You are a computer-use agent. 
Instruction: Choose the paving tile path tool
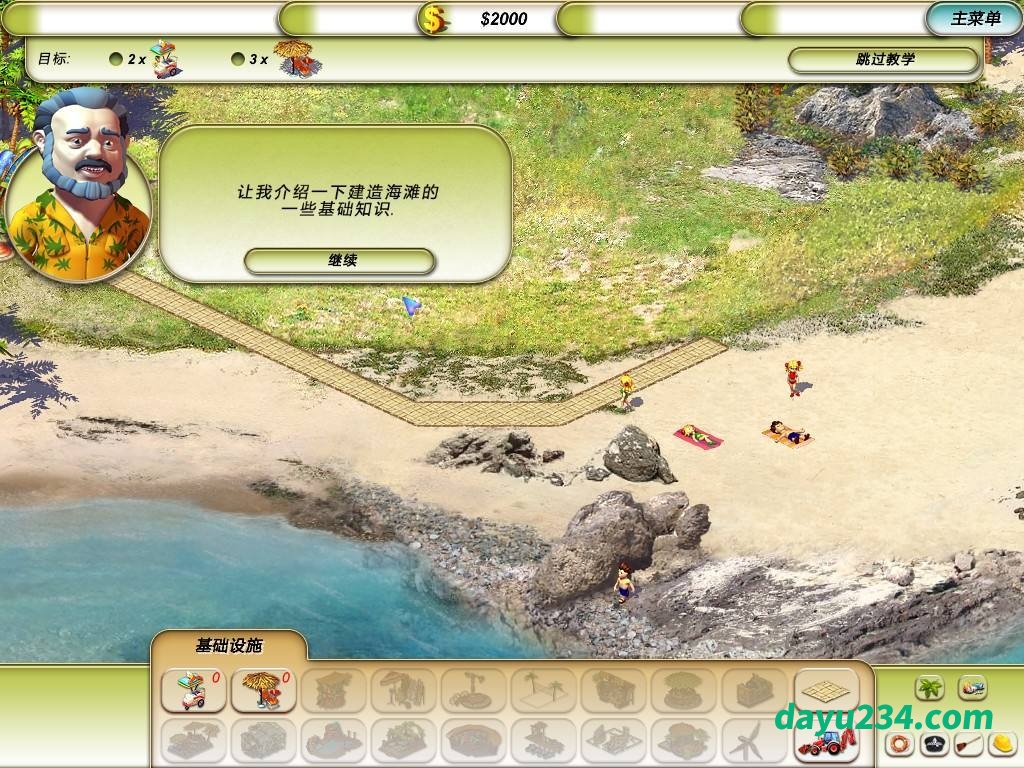tap(827, 689)
